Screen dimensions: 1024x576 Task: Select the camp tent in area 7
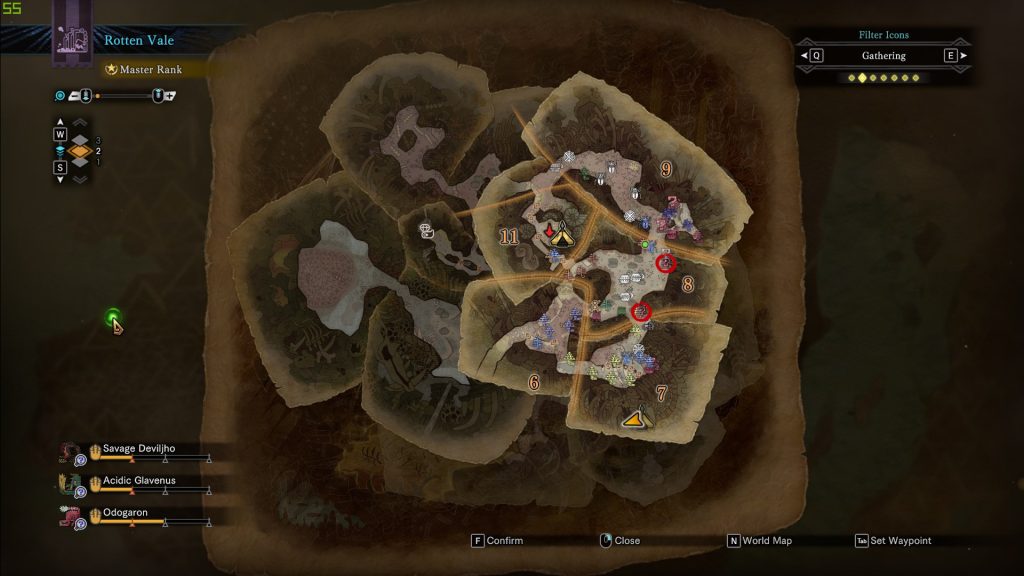[x=633, y=419]
